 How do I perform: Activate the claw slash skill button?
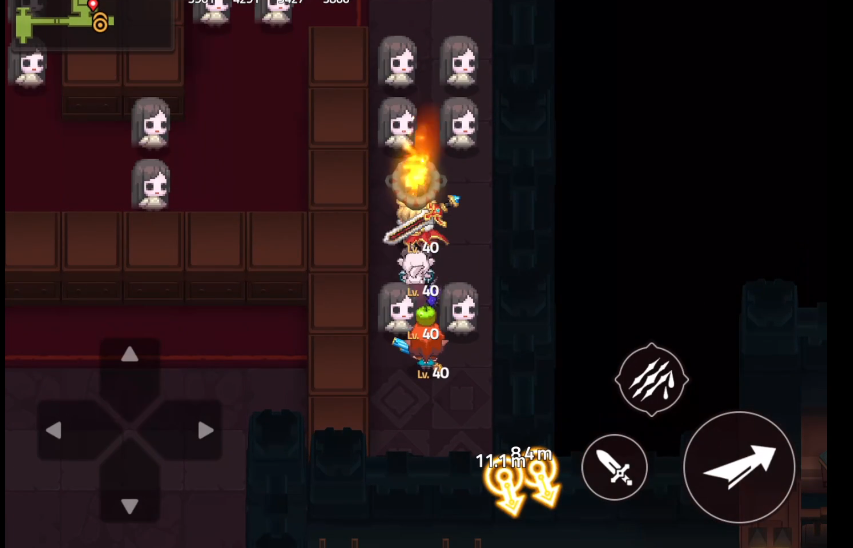pos(651,379)
